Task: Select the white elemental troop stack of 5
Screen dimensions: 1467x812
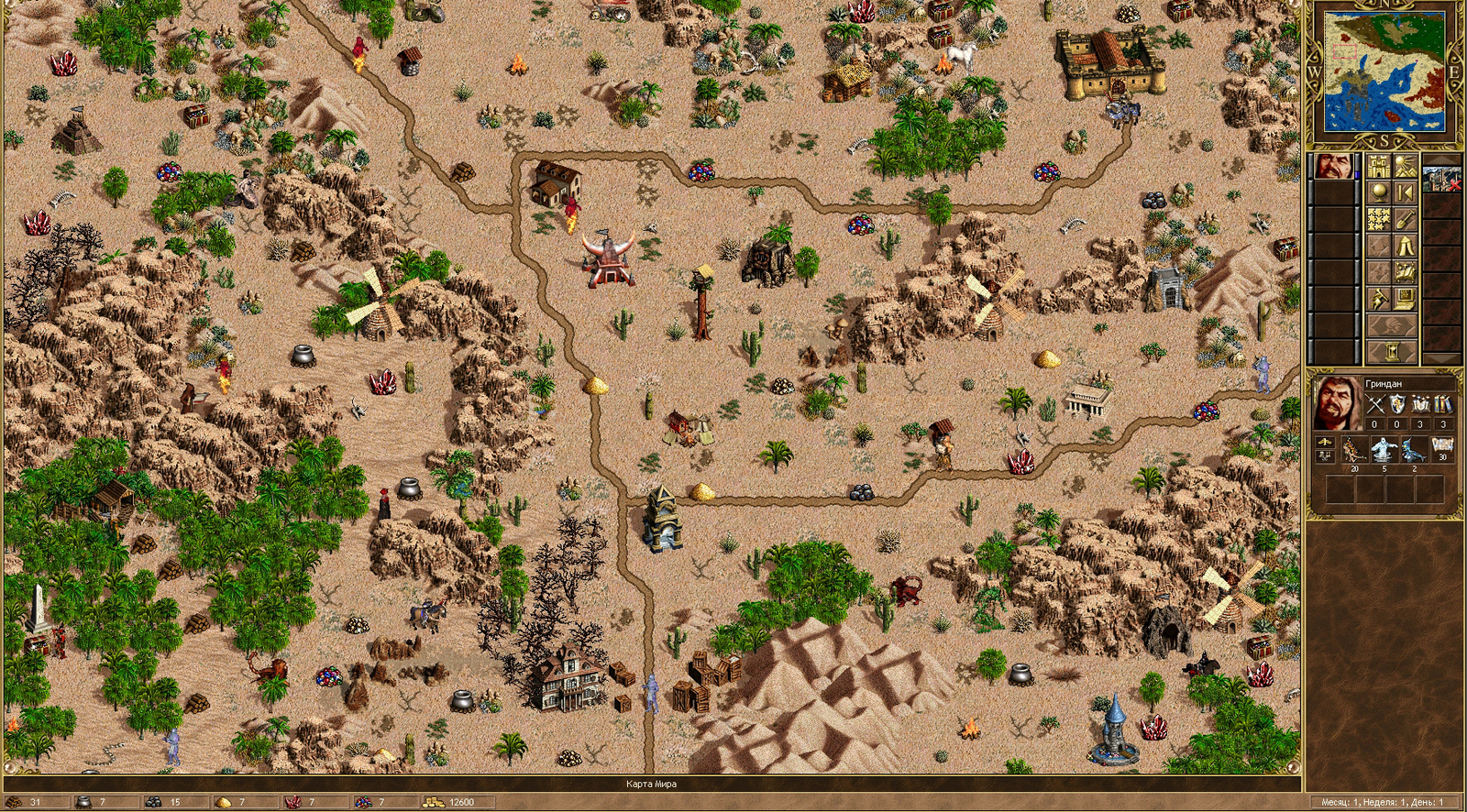Action: pos(1384,449)
